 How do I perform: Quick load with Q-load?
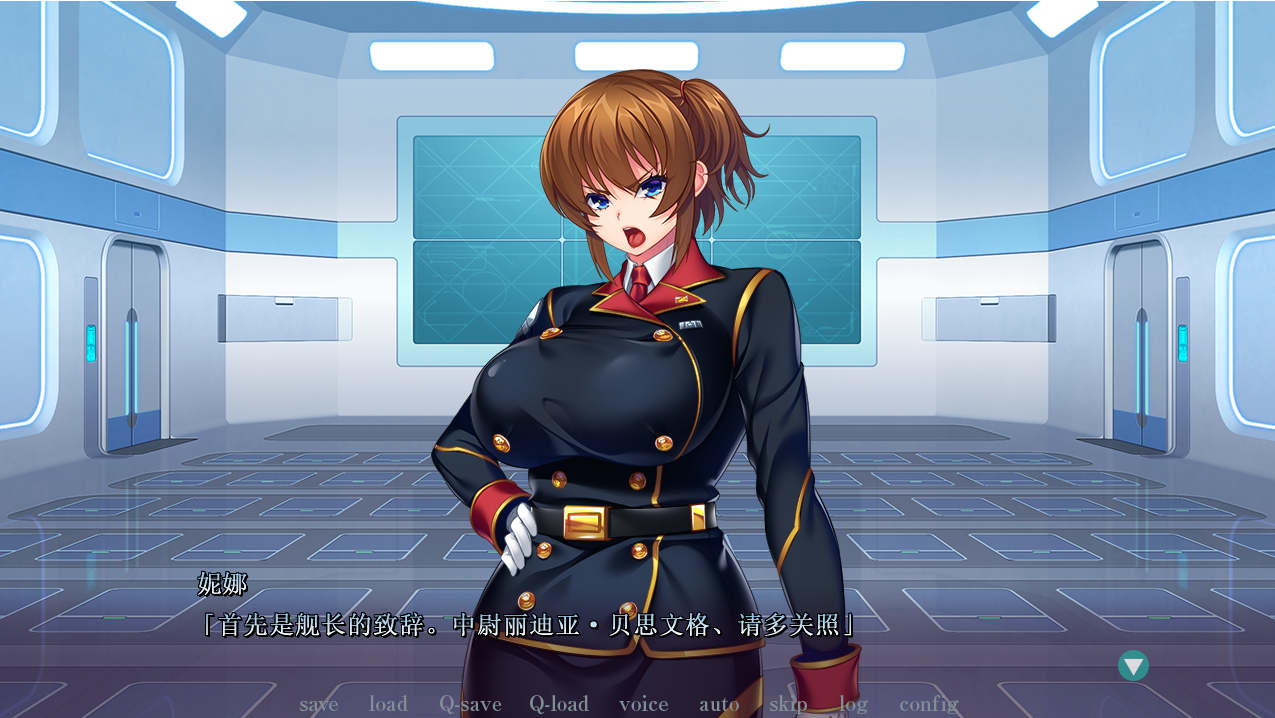559,704
